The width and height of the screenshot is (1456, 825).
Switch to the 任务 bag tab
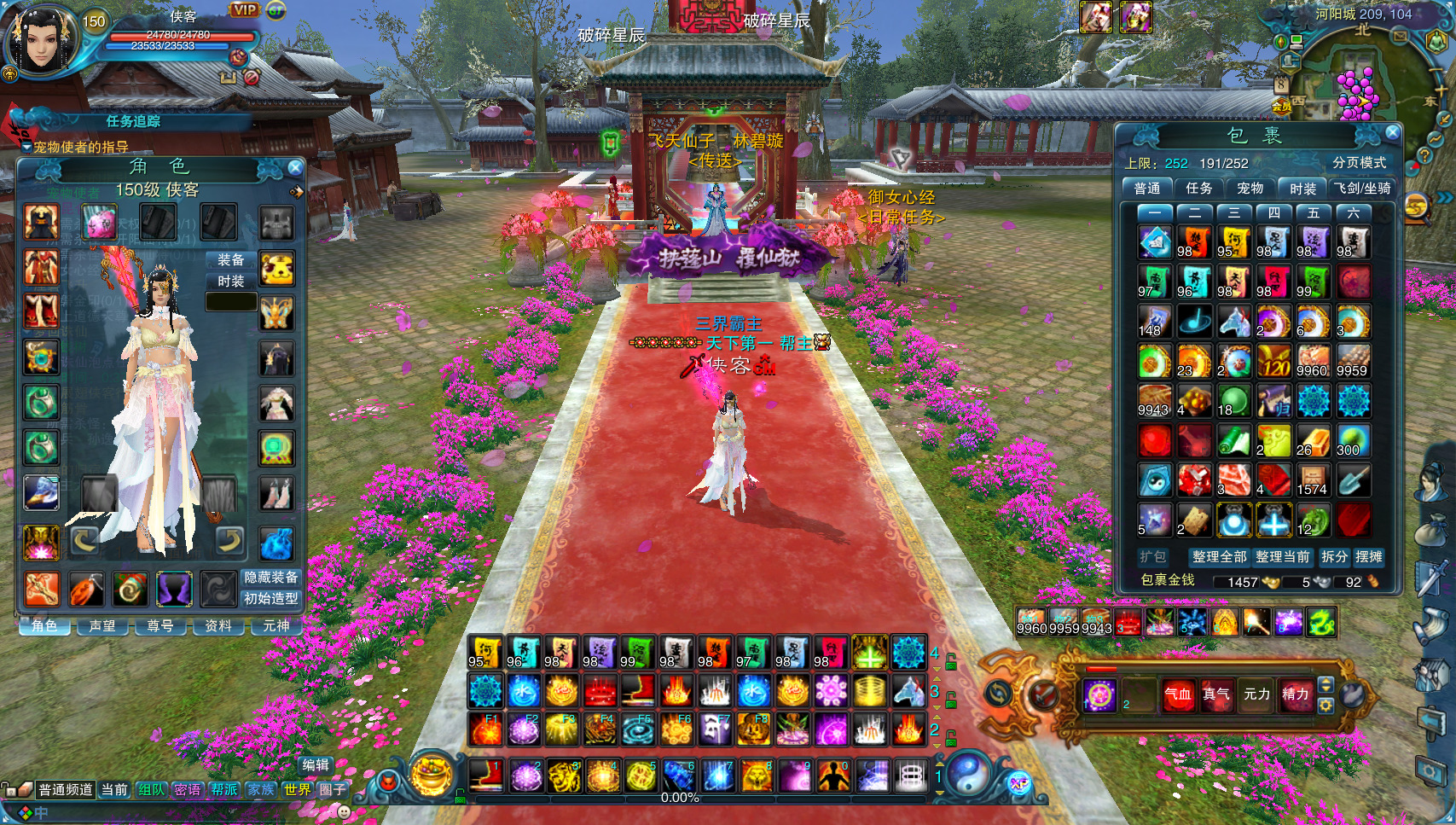click(1198, 188)
